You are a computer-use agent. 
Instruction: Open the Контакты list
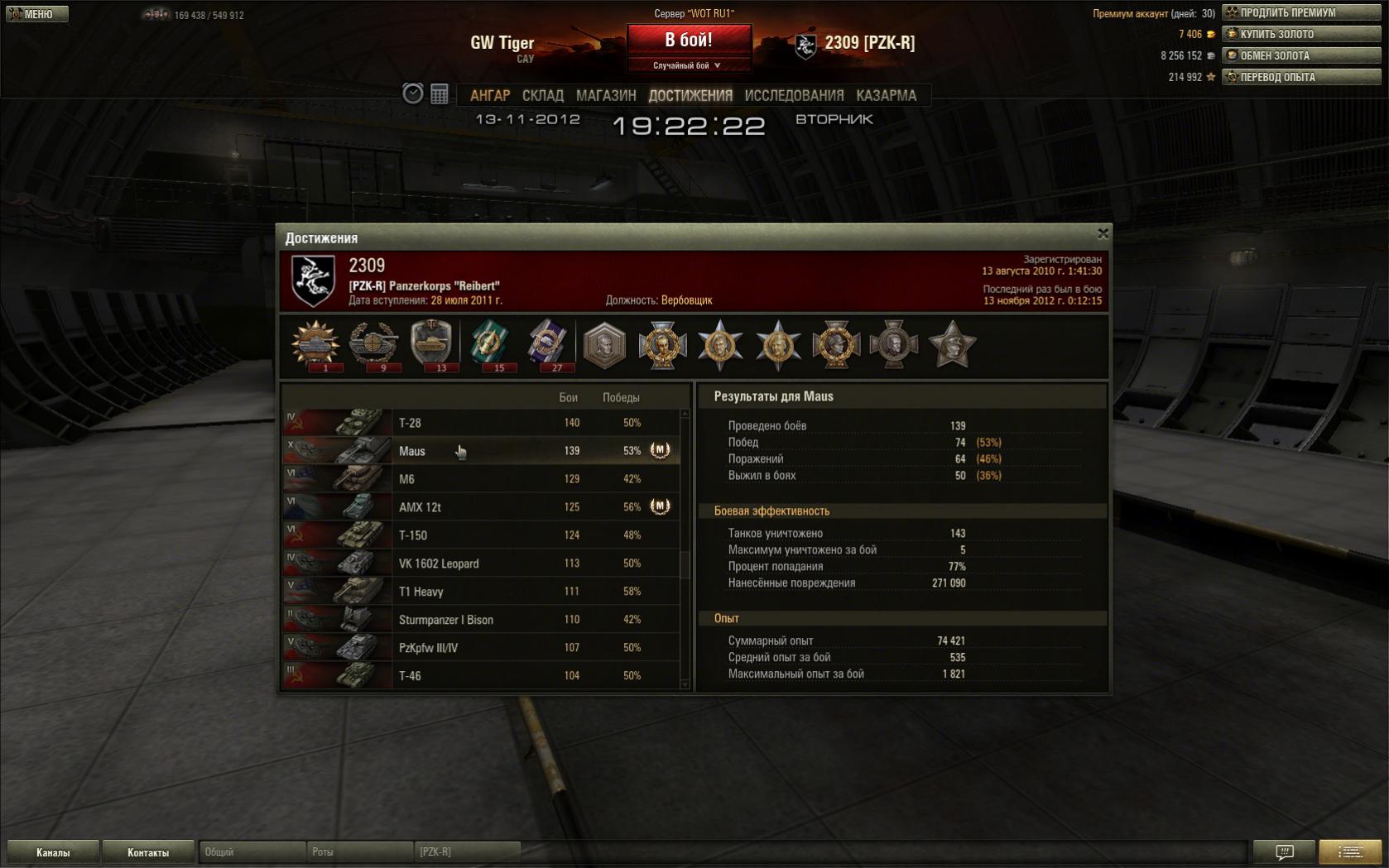tap(148, 852)
